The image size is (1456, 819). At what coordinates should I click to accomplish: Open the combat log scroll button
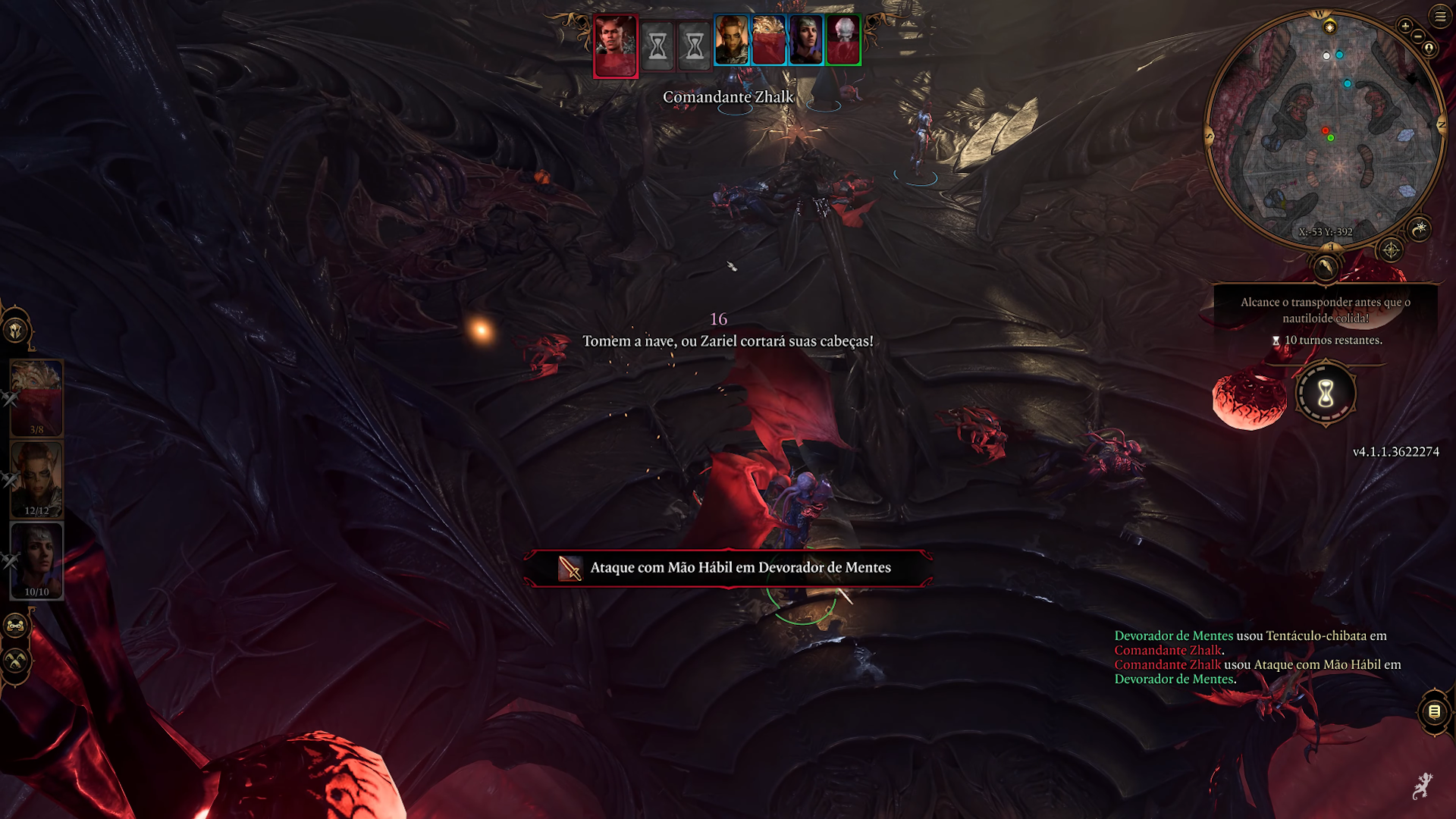coord(1434,711)
